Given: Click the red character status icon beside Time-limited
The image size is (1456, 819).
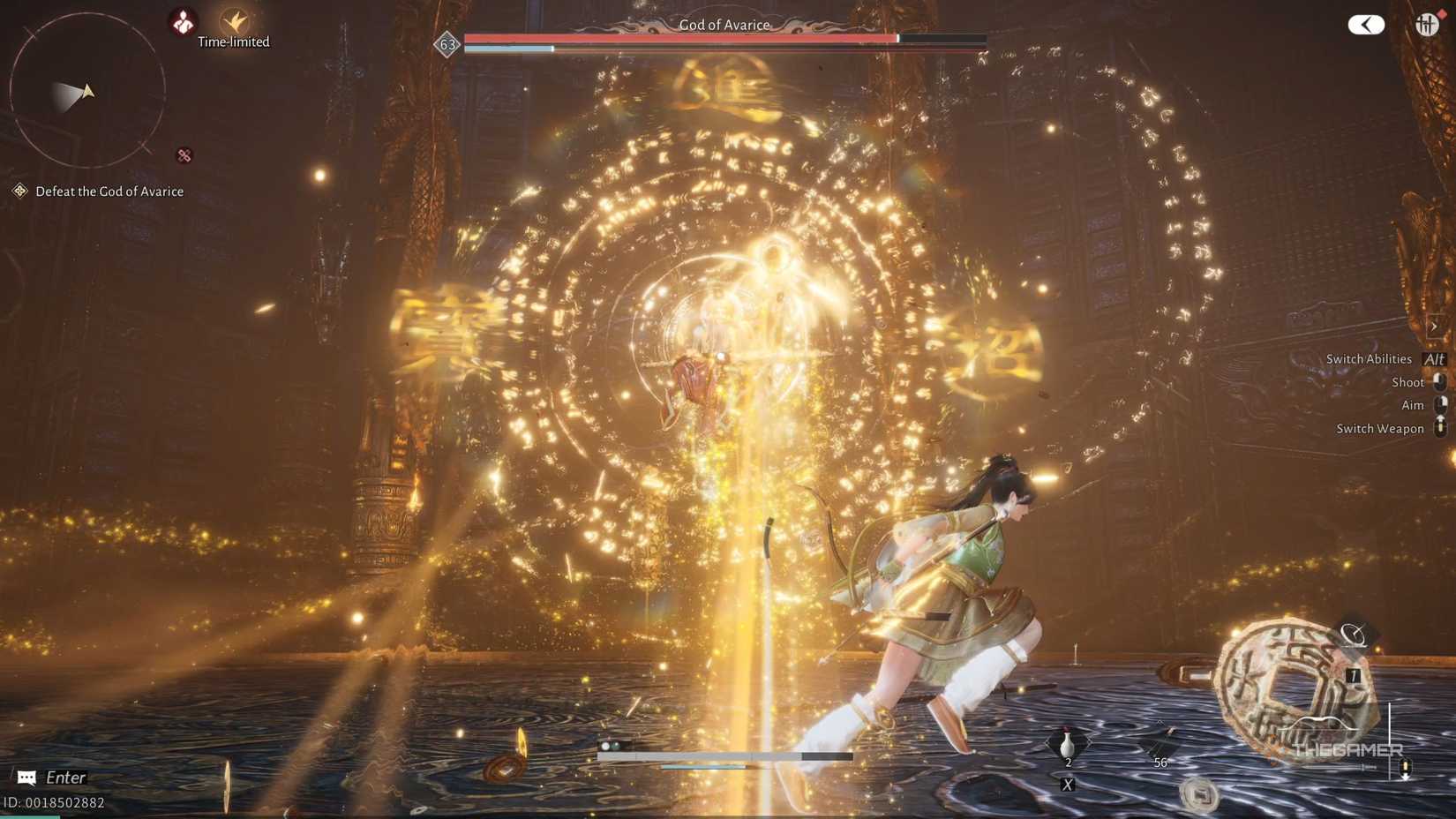Looking at the screenshot, I should point(182,20).
